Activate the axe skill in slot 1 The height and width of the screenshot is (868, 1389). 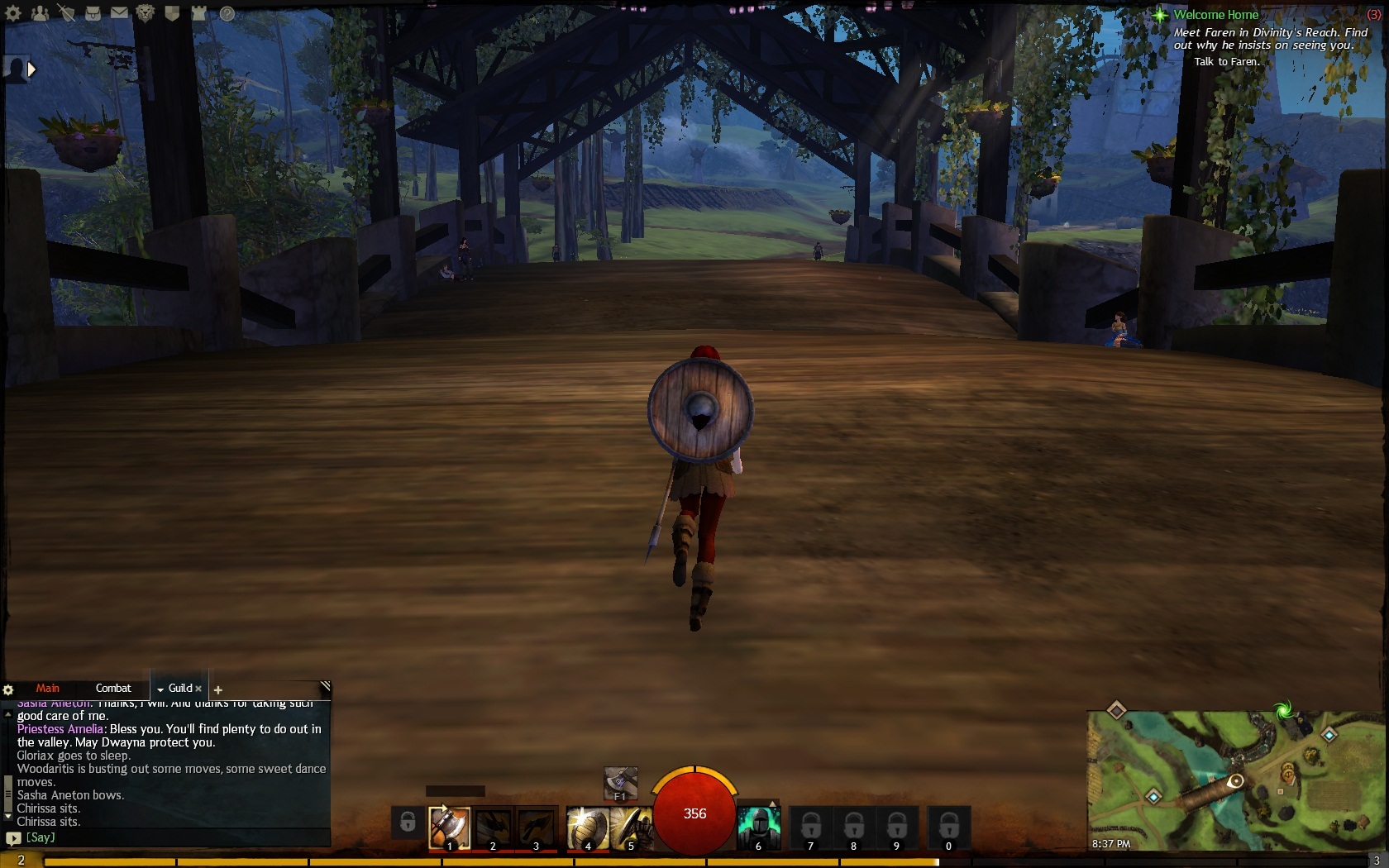[449, 827]
